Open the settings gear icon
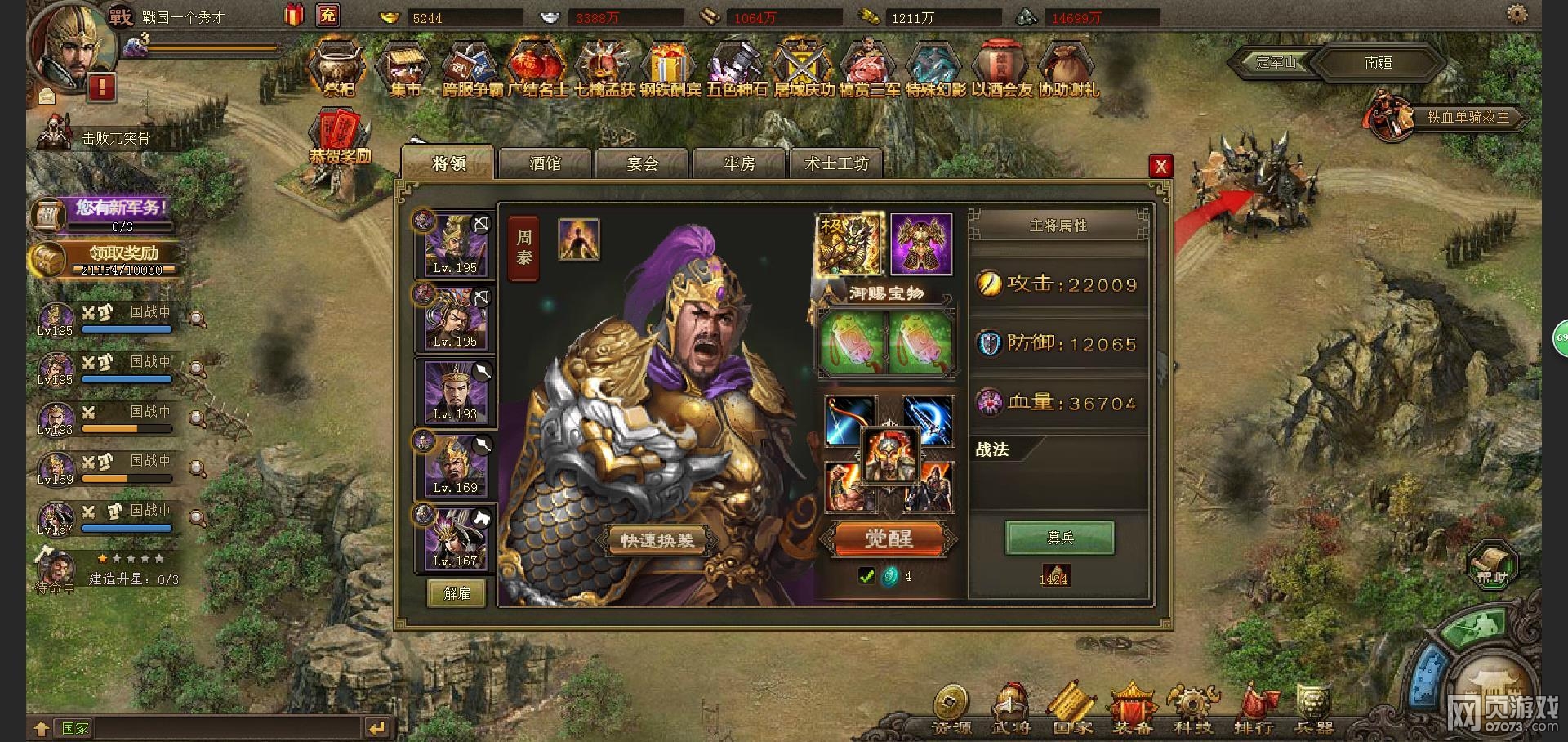1568x742 pixels. pos(1517,14)
